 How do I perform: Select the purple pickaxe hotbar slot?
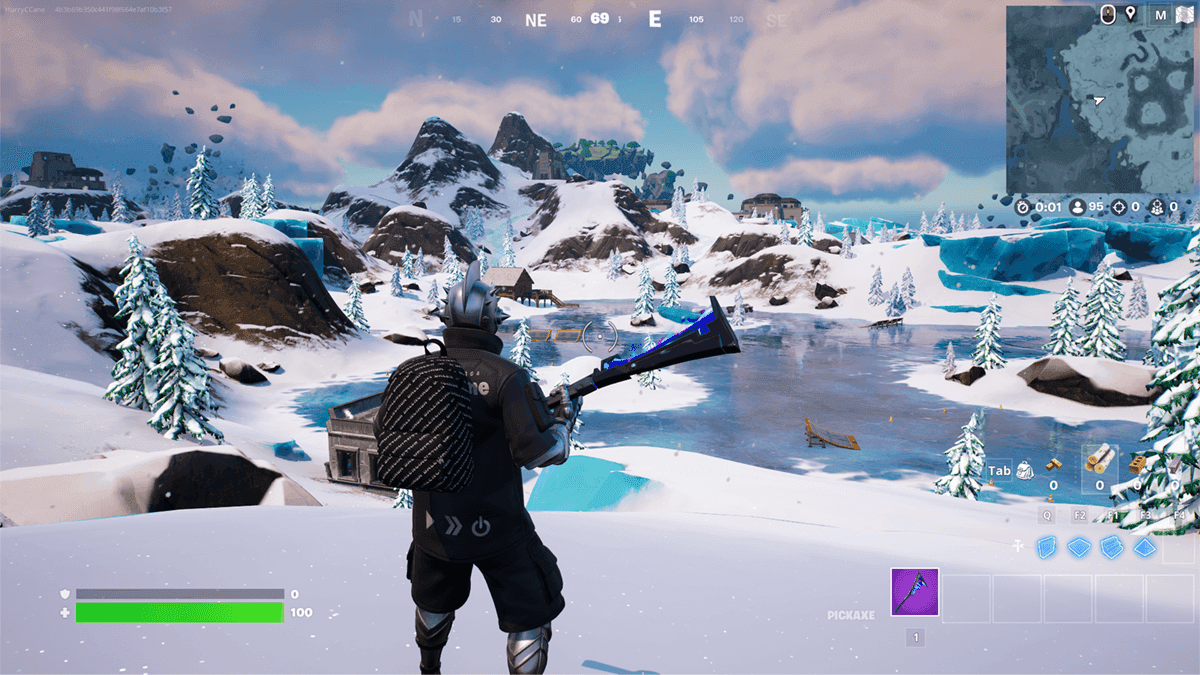coord(915,597)
